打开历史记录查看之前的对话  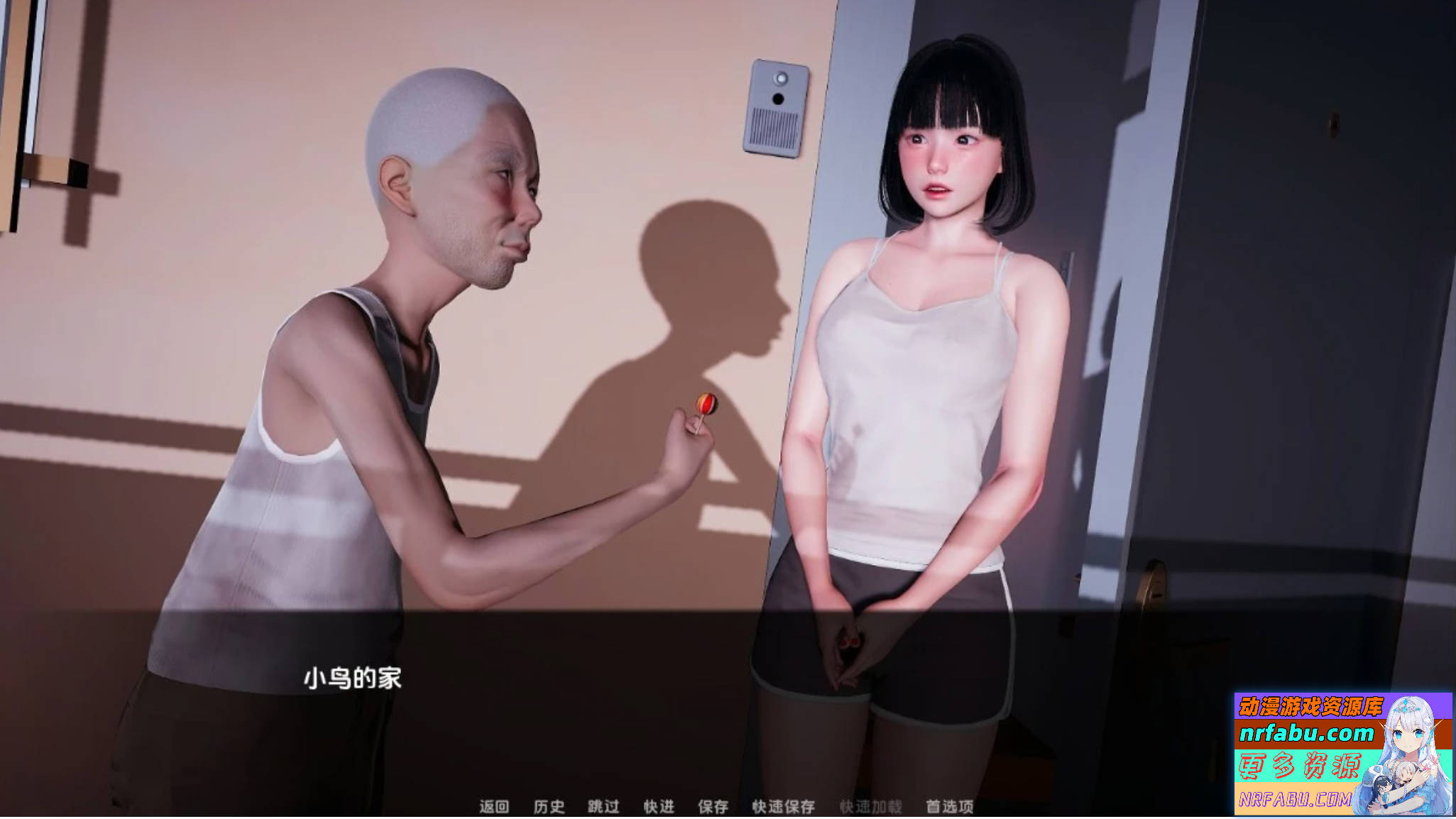click(549, 807)
